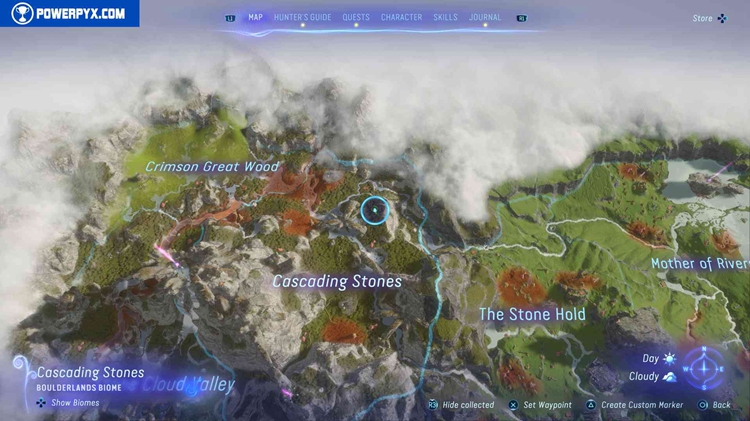Go to the Skills tab

(446, 17)
